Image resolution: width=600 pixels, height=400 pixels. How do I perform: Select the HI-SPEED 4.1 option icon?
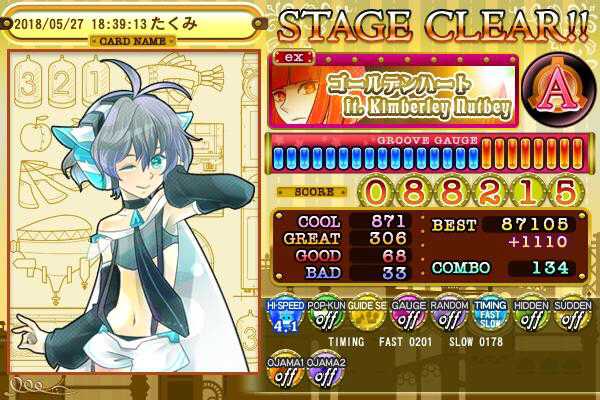coord(285,317)
